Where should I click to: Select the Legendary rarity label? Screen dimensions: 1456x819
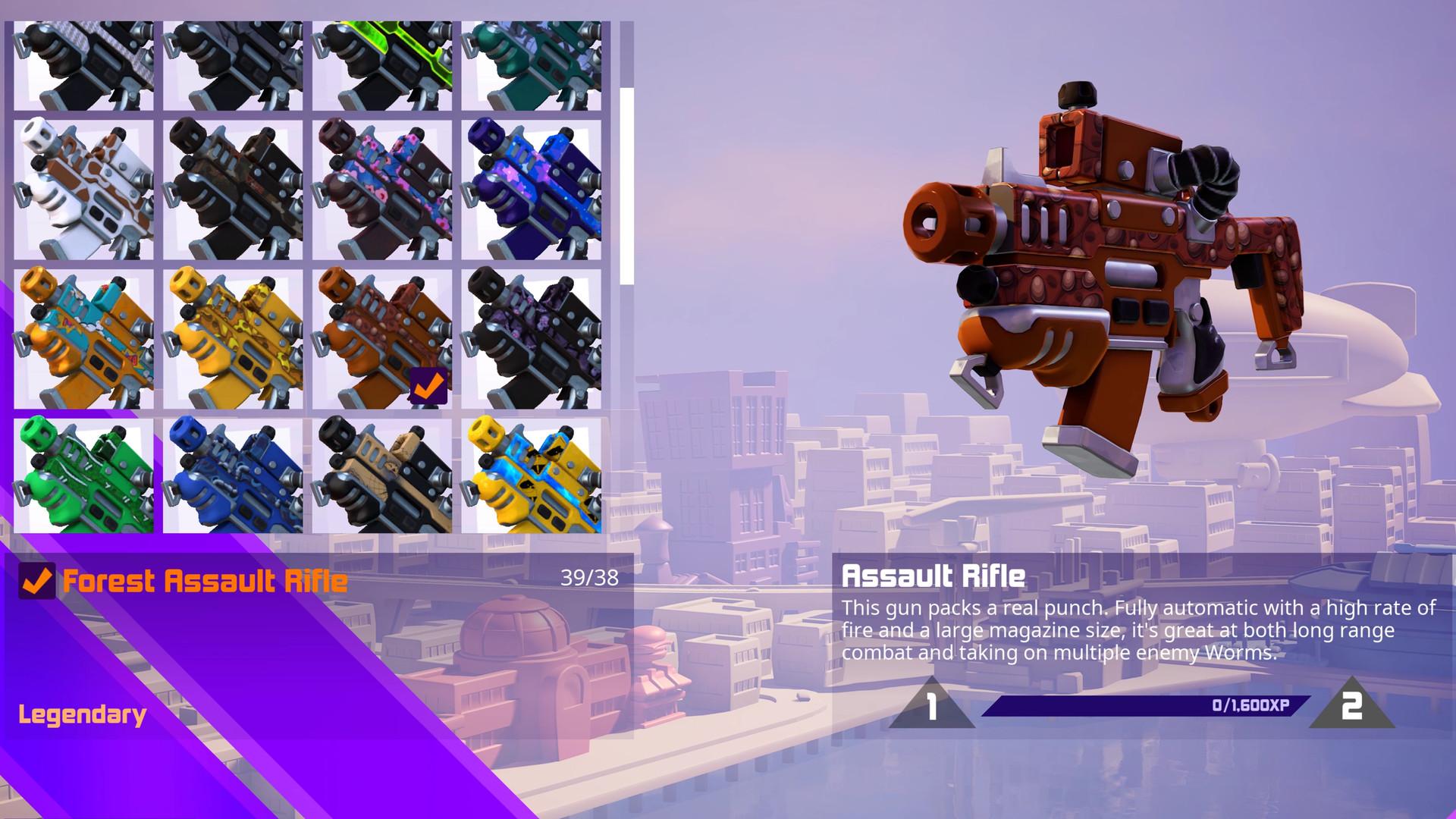tap(82, 713)
